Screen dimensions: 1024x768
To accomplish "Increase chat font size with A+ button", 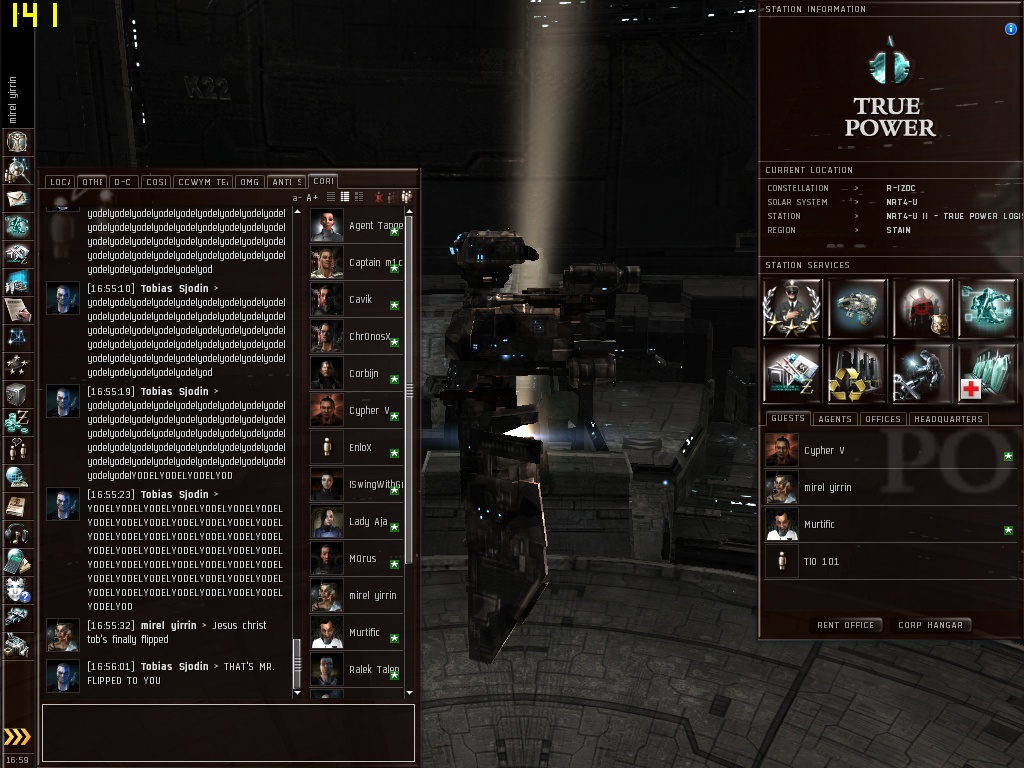I will point(312,198).
